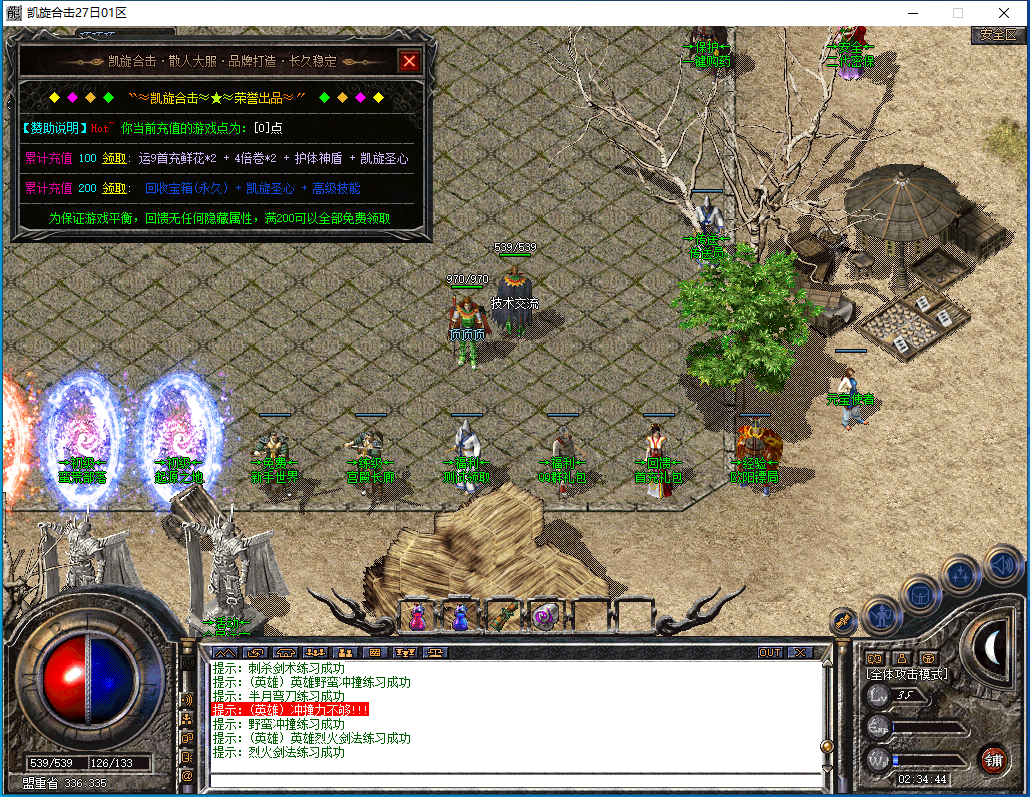The width and height of the screenshot is (1030, 797).
Task: Close the sponsorship info panel
Action: (x=409, y=61)
